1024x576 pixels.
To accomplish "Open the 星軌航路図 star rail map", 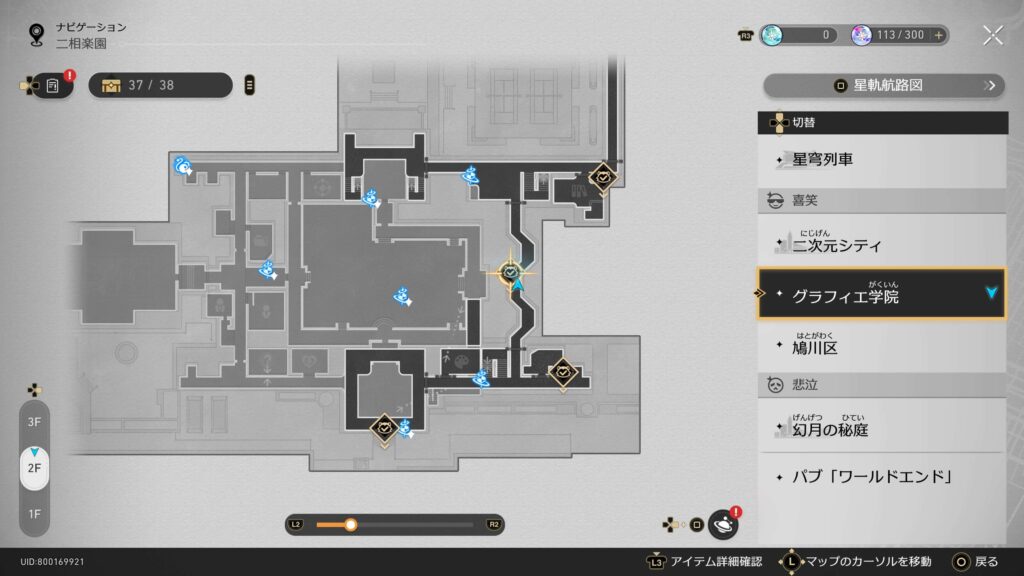I will coord(884,86).
